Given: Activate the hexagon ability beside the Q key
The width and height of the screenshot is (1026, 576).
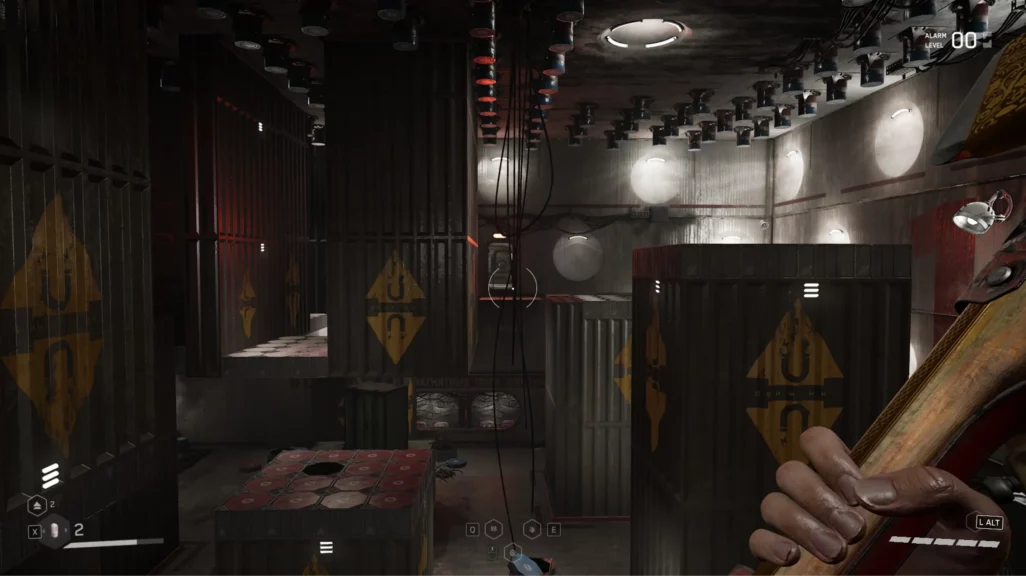Looking at the screenshot, I should click(494, 529).
